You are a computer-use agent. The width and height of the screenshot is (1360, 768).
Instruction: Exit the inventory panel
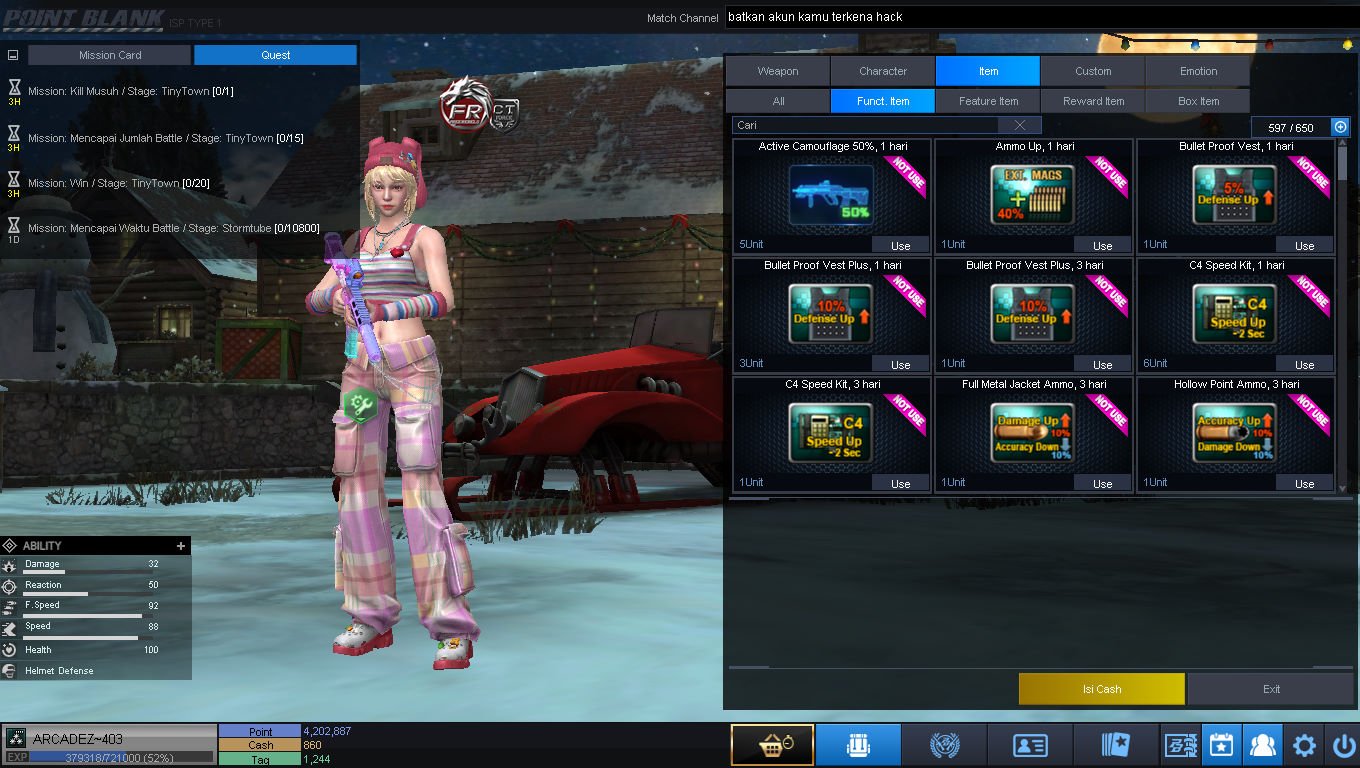click(1271, 689)
